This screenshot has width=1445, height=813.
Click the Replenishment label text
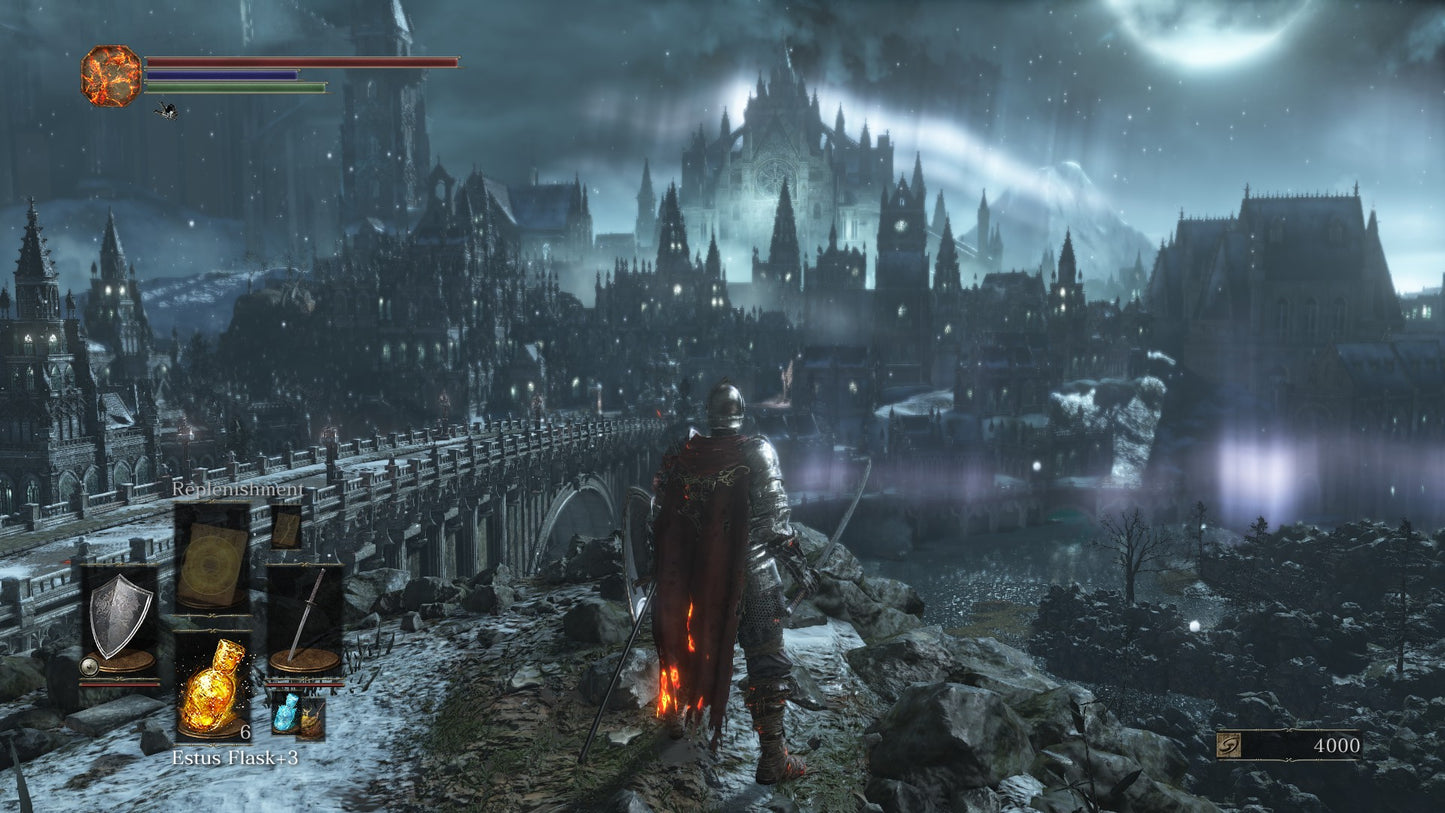coord(237,490)
